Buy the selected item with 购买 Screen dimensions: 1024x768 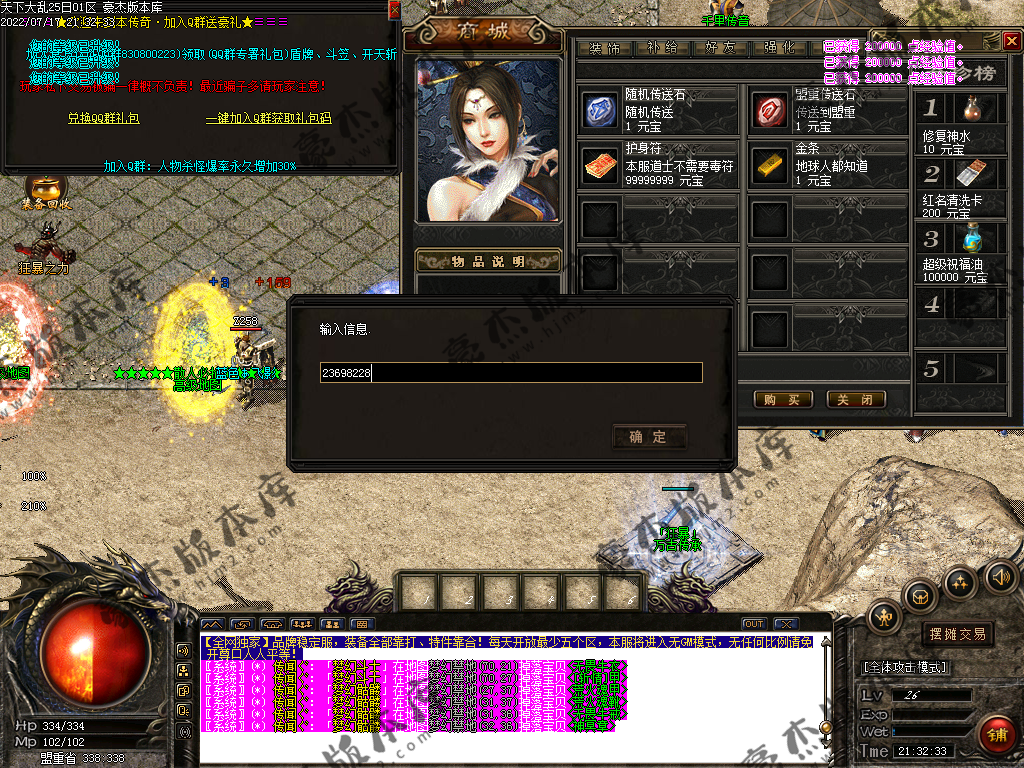[781, 399]
